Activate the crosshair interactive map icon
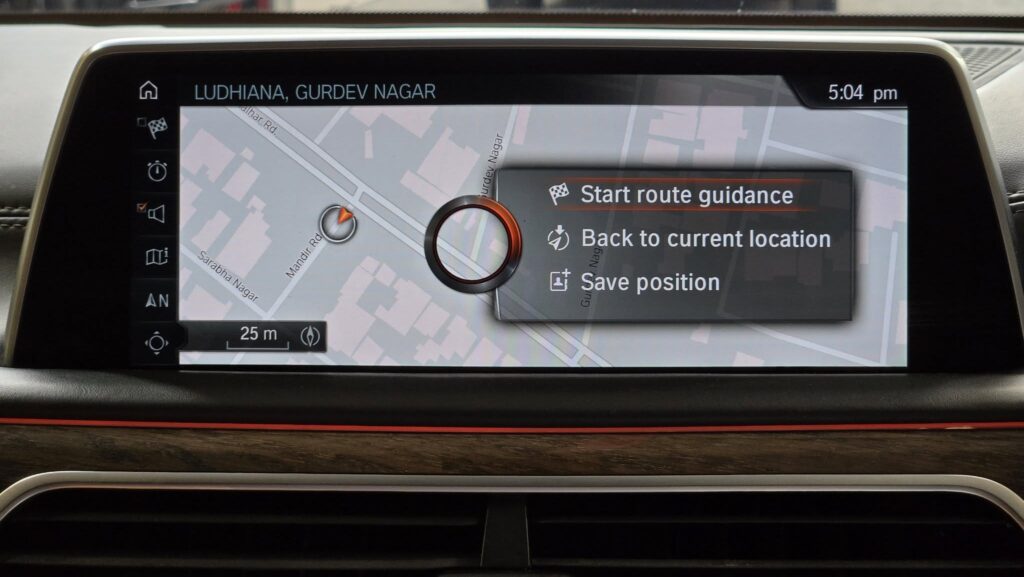 (x=157, y=343)
